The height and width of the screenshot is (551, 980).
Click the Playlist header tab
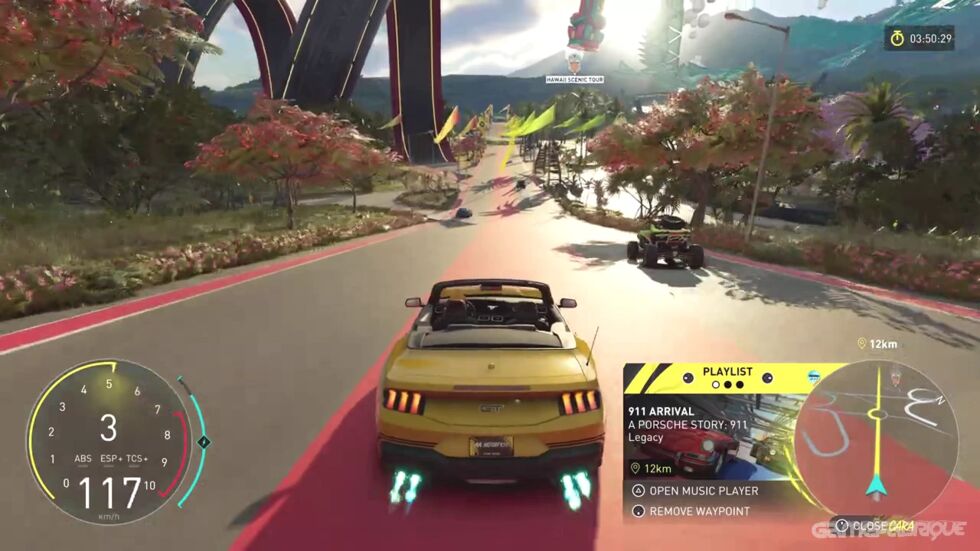pos(726,372)
